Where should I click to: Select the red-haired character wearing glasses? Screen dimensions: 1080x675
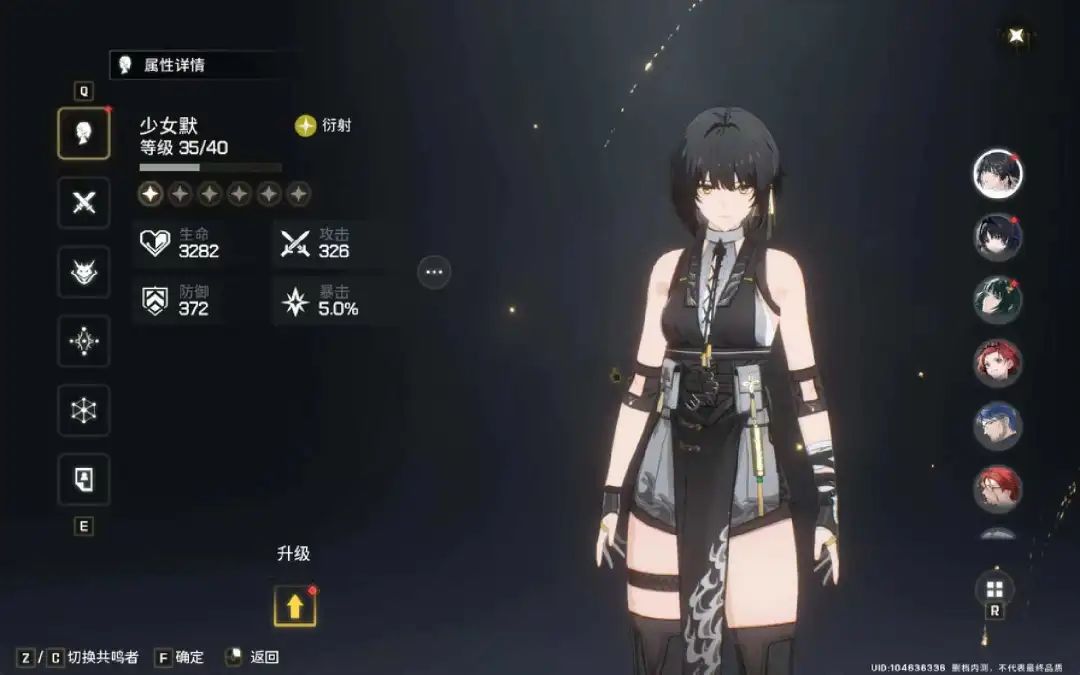pos(997,489)
